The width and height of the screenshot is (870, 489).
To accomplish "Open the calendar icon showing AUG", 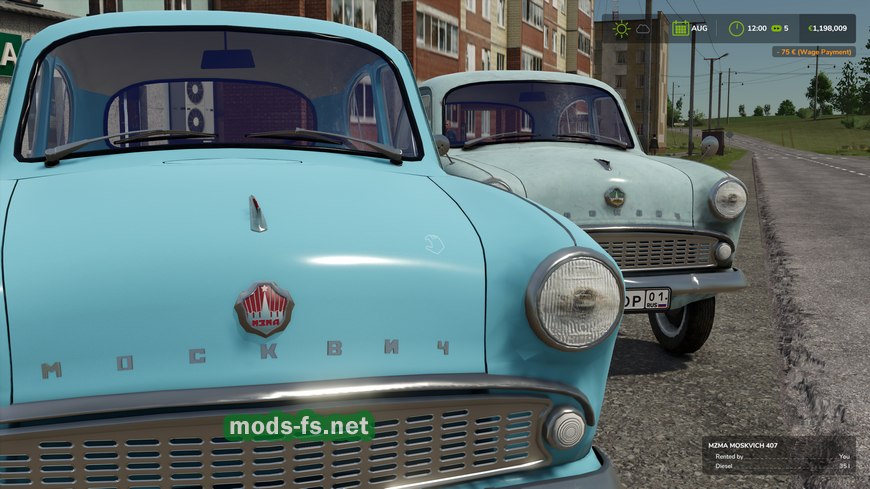I will (681, 29).
